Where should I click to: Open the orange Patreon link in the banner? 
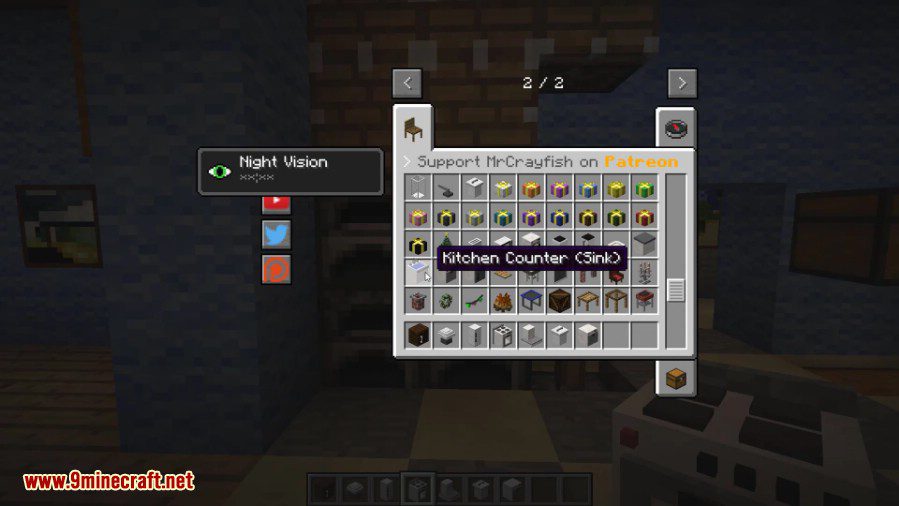(641, 161)
